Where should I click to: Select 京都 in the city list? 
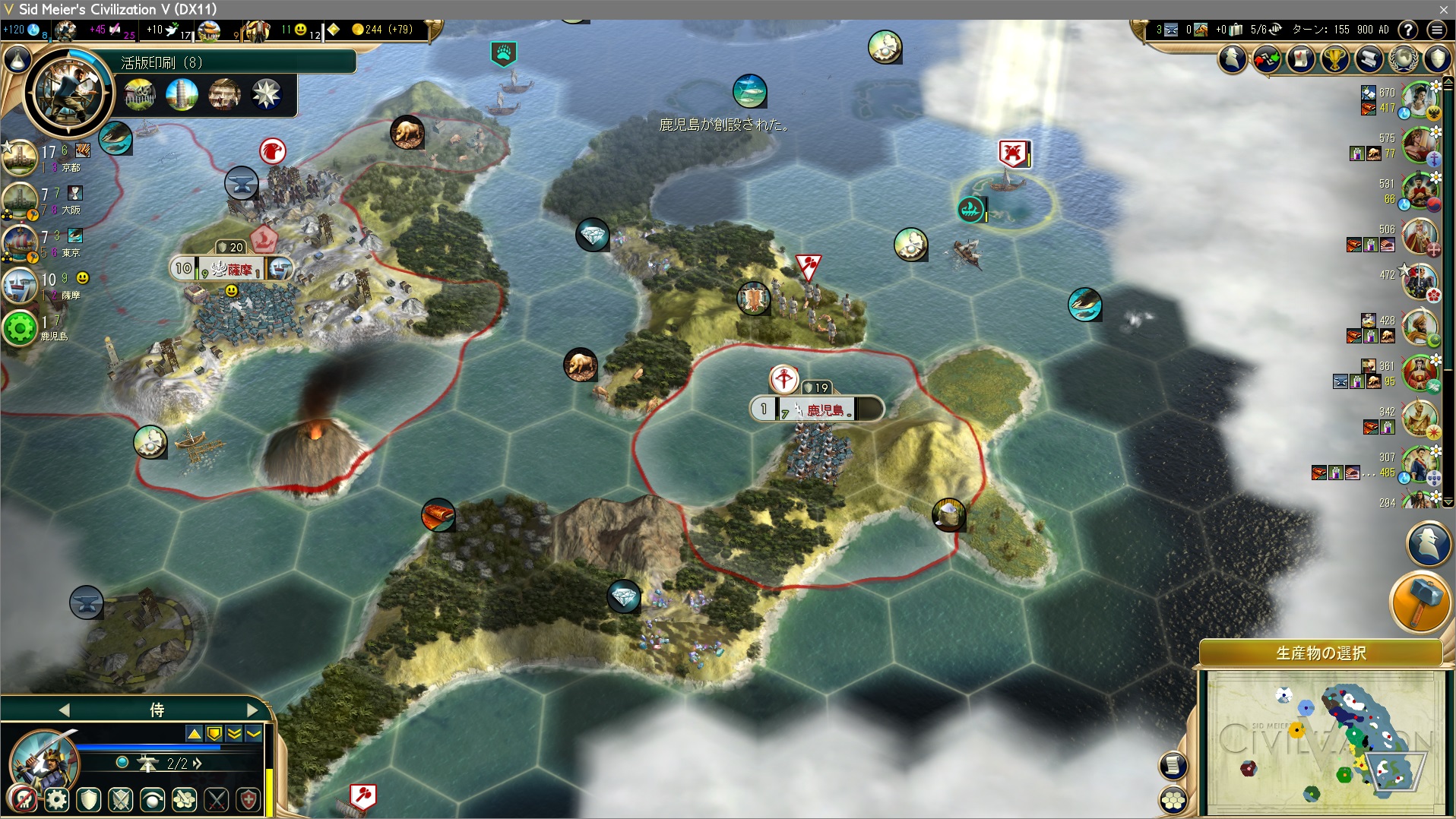pyautogui.click(x=21, y=158)
